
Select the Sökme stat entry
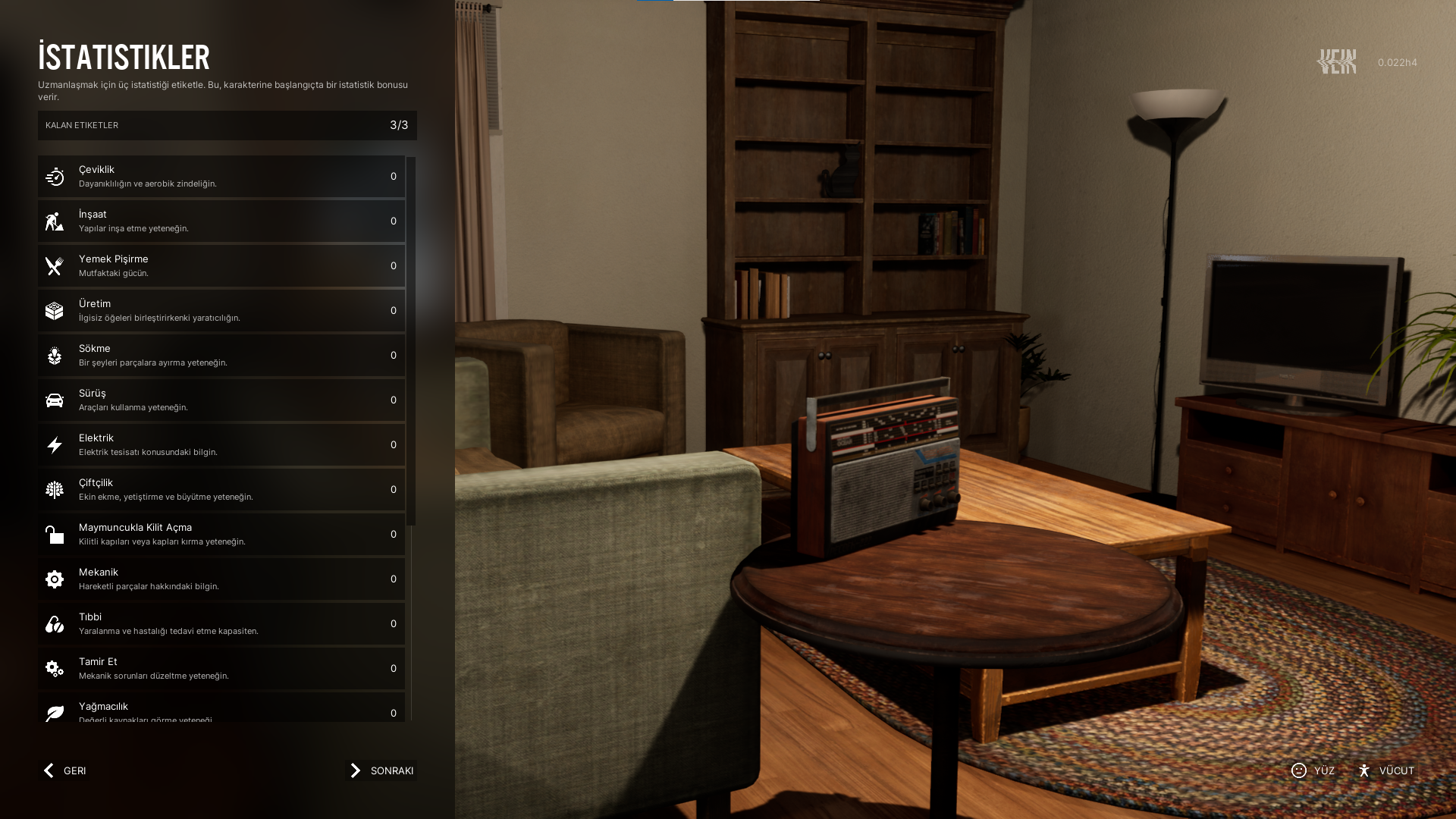[x=221, y=356]
